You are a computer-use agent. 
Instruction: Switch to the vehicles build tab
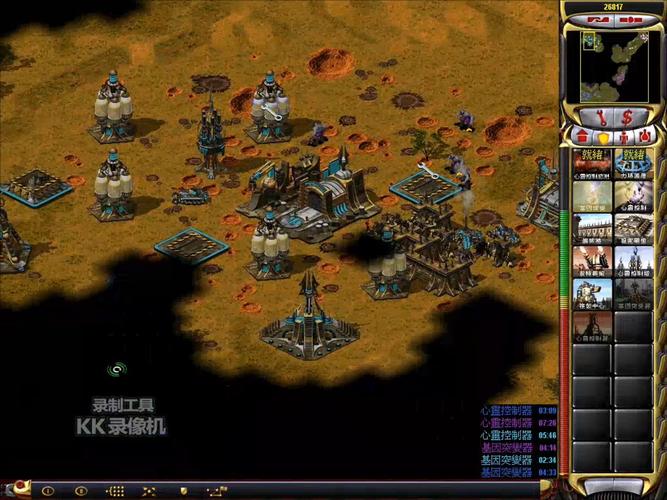643,136
